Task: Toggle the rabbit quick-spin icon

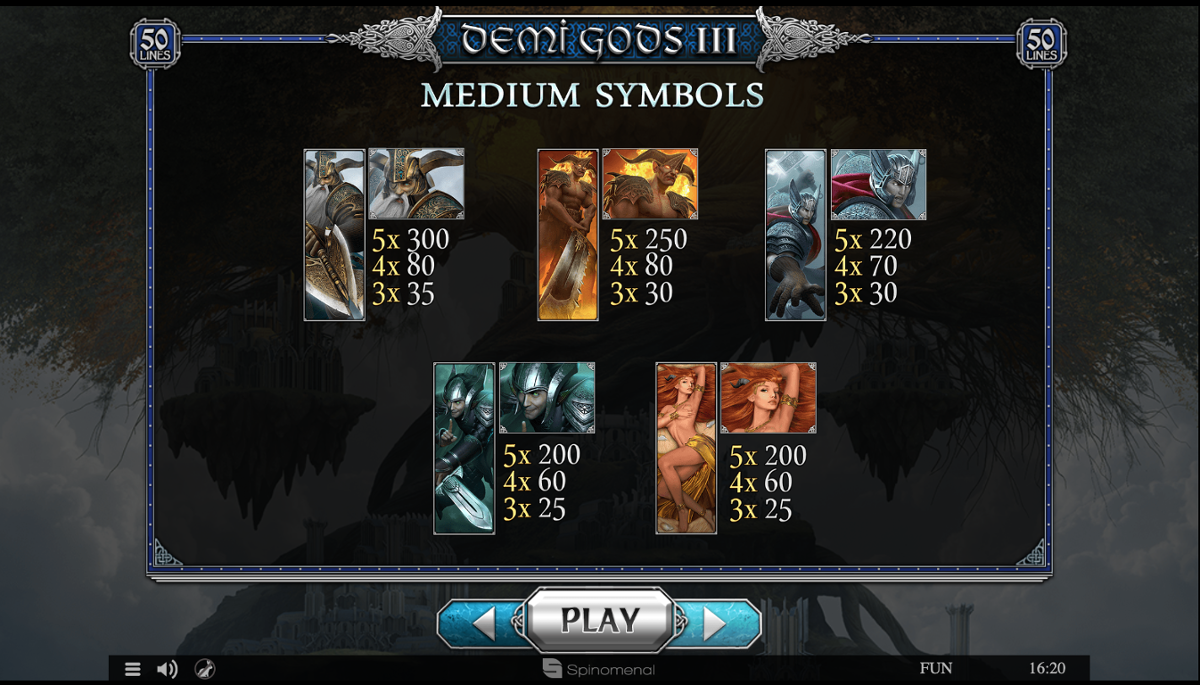Action: coord(203,669)
